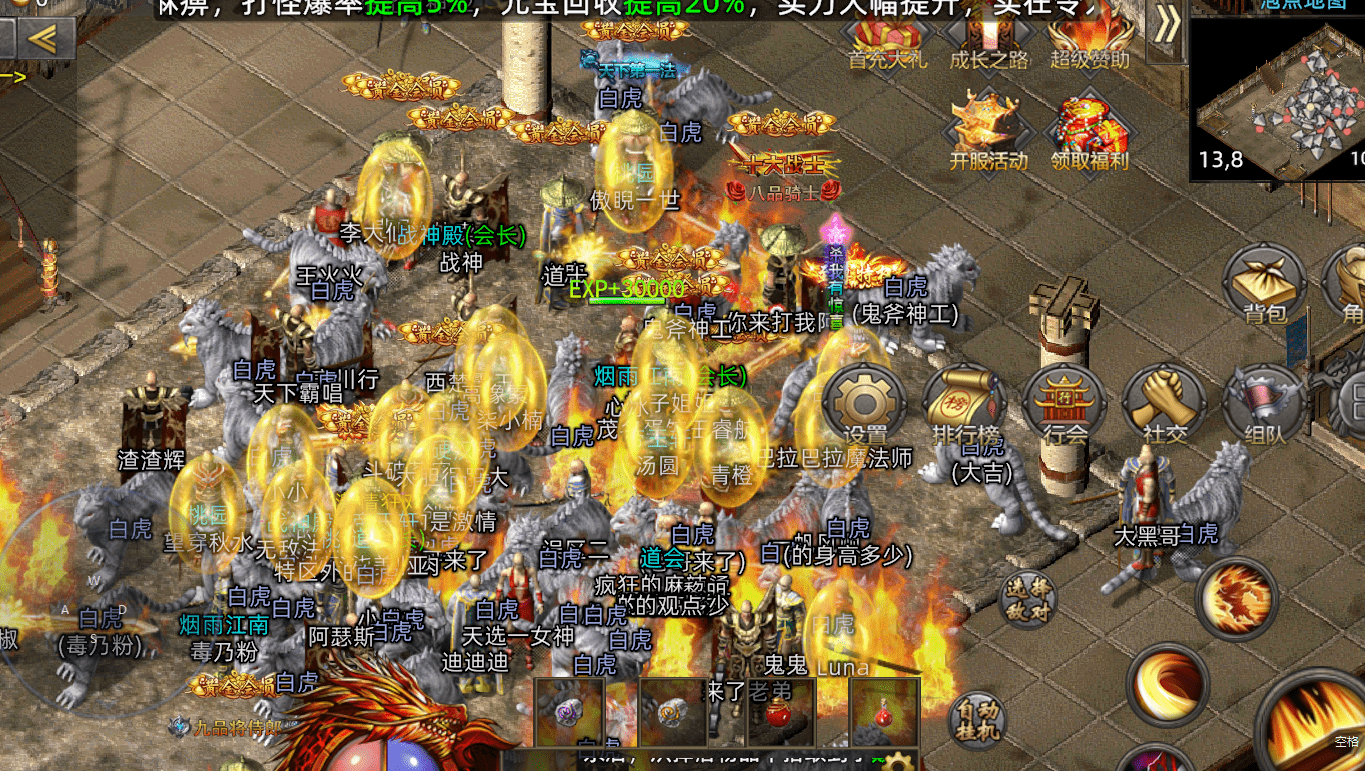Tap the 选择敌对 select hostile button

click(x=1028, y=598)
